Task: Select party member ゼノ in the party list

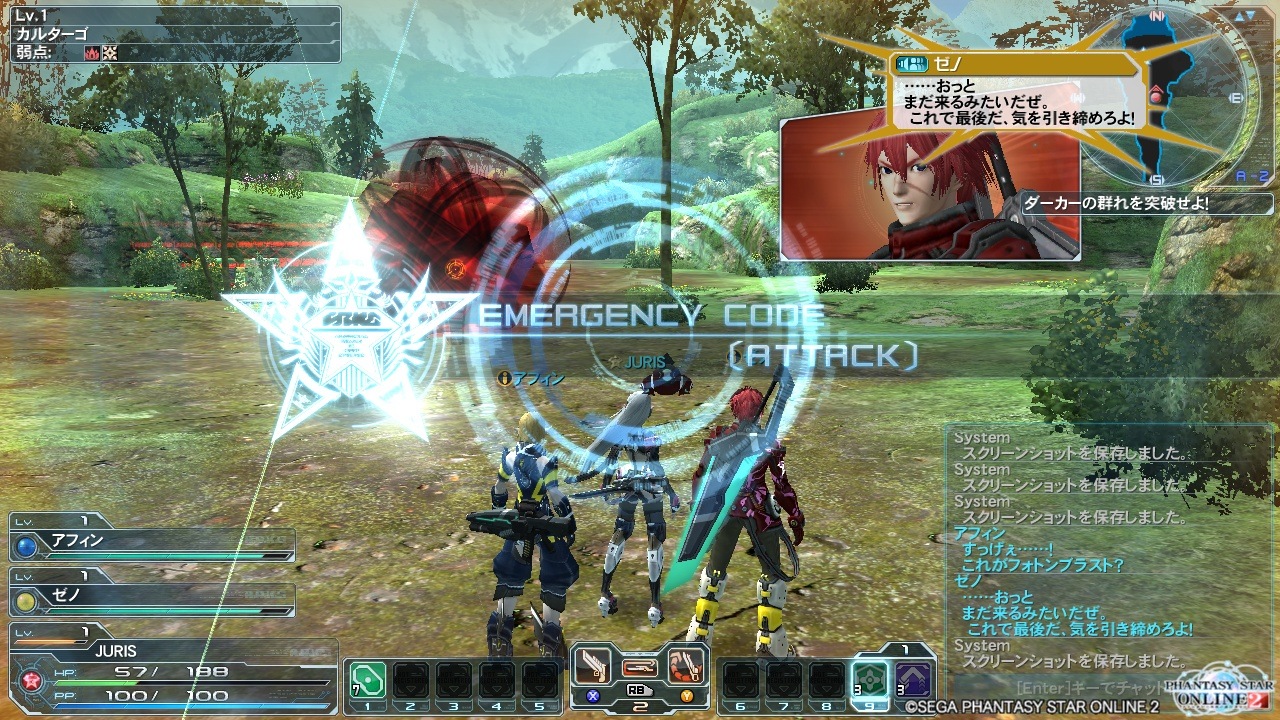Action: 152,600
